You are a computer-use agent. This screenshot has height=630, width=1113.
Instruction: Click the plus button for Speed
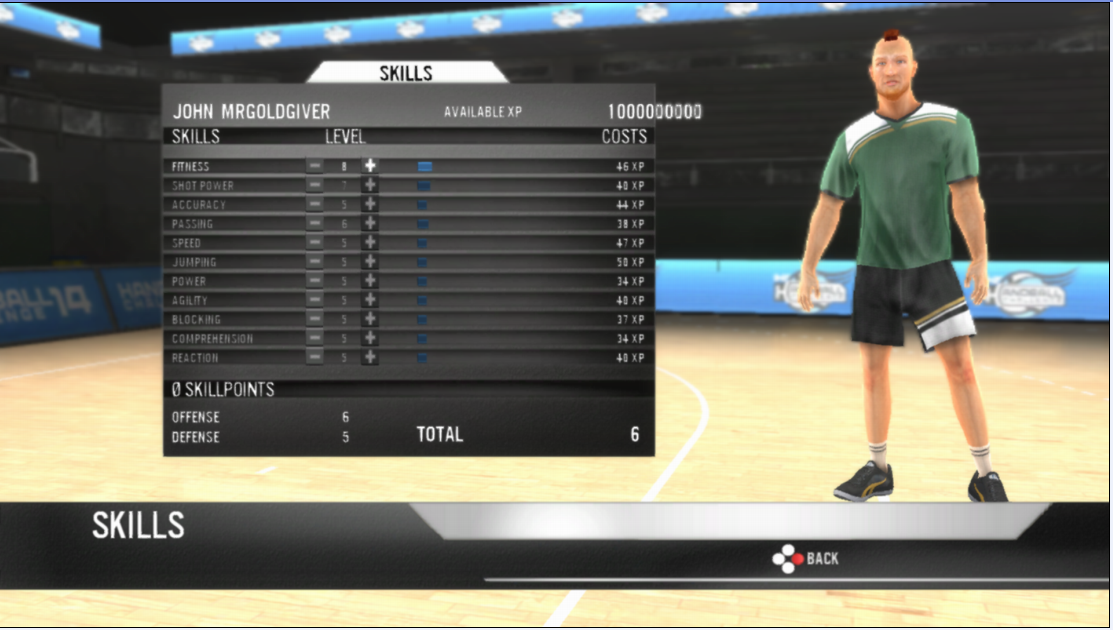click(370, 242)
